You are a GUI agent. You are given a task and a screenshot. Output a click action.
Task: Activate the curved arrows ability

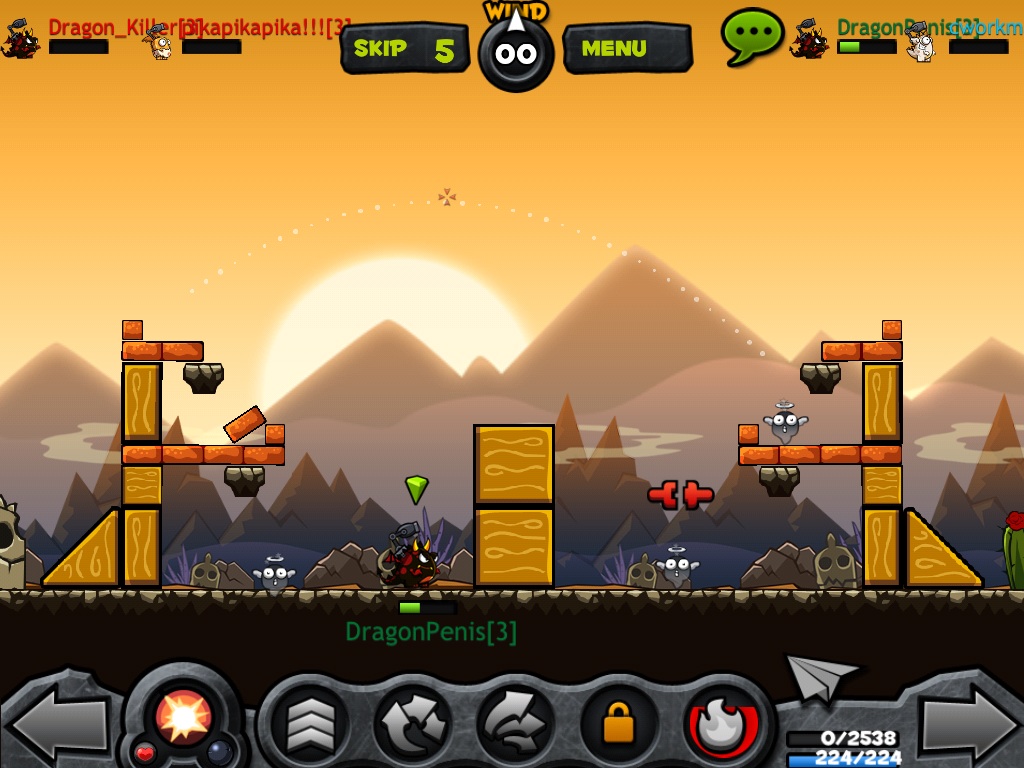515,724
